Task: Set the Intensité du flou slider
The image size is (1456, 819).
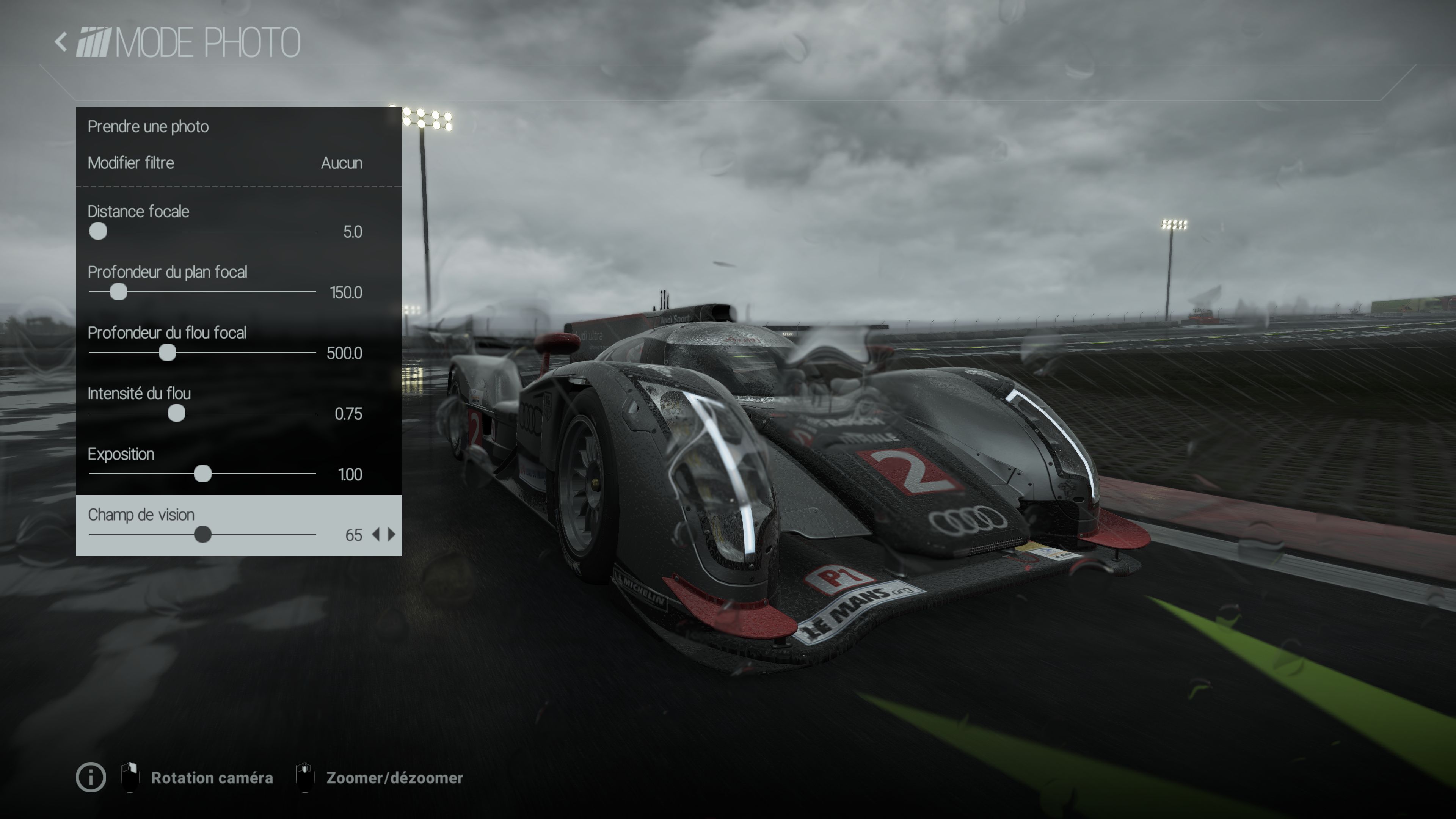Action: point(176,413)
